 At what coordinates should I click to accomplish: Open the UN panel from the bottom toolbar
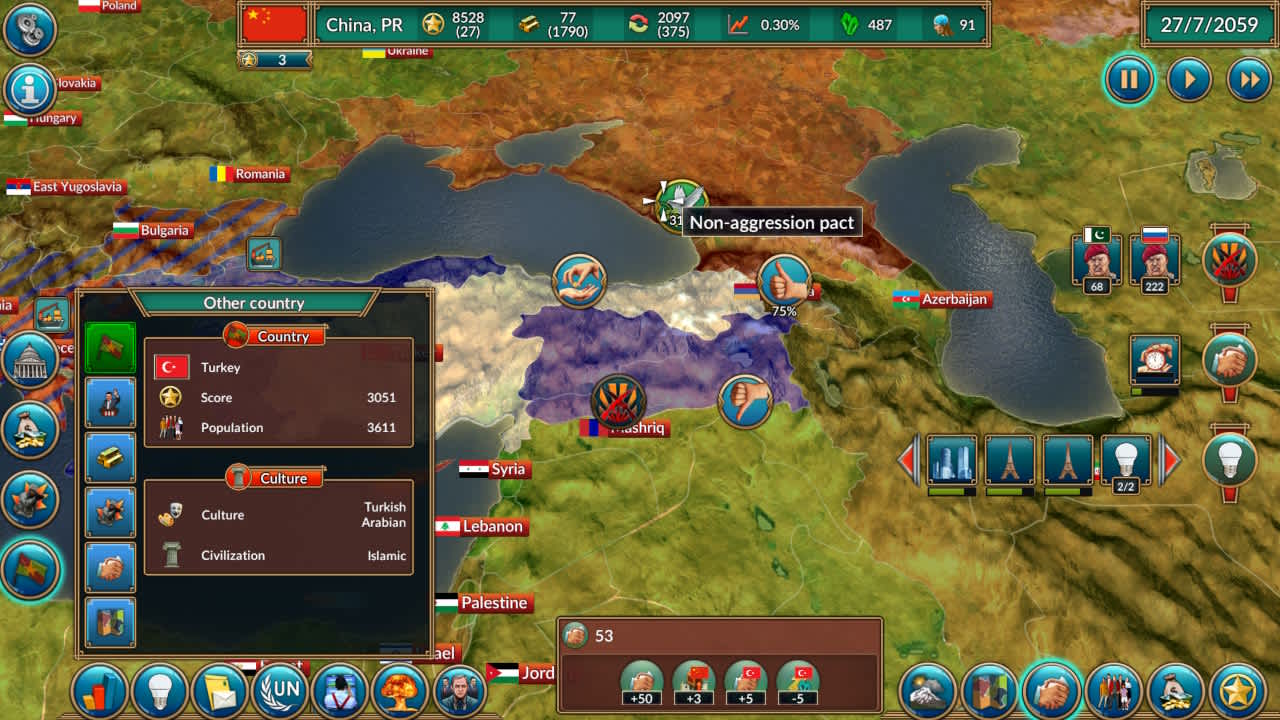[280, 690]
